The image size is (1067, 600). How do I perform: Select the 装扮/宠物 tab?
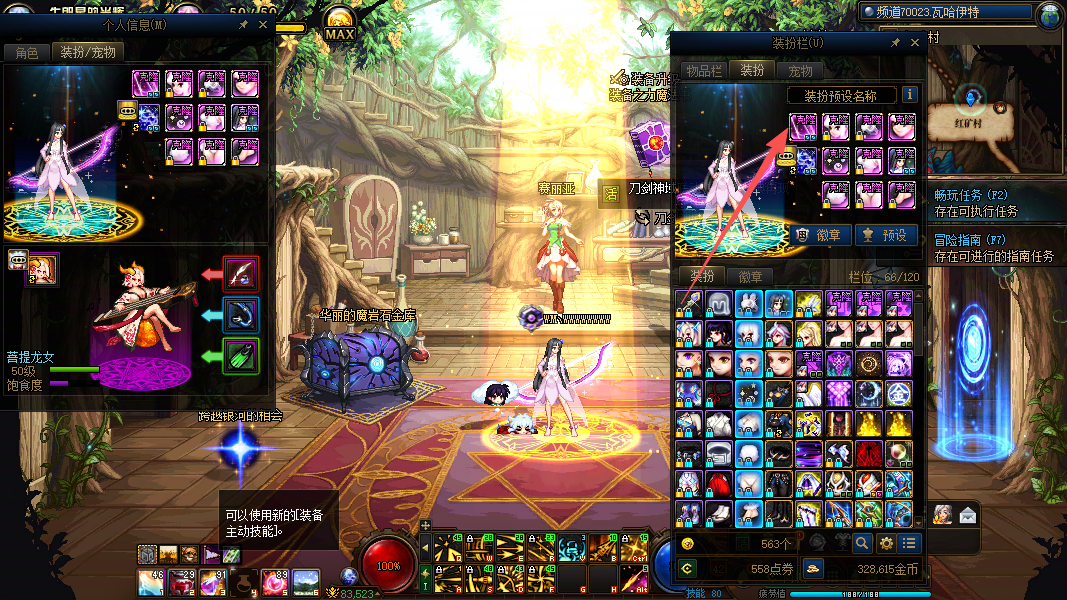click(87, 53)
